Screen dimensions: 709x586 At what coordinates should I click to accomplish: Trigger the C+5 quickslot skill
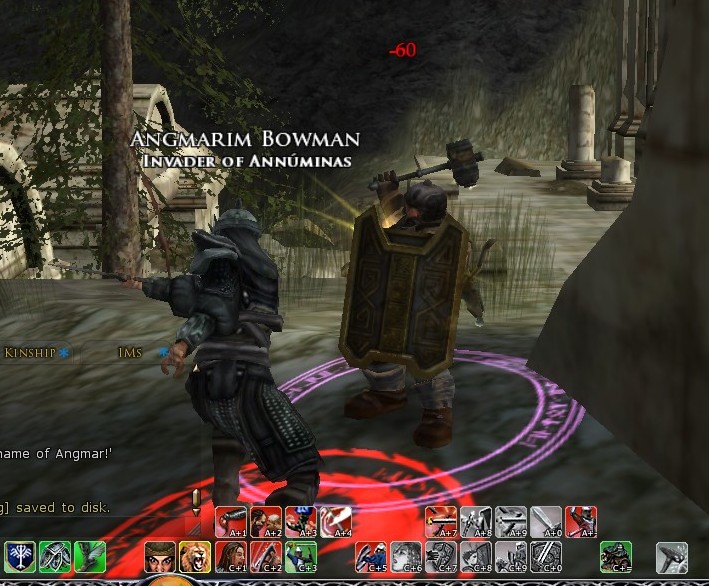pyautogui.click(x=371, y=556)
